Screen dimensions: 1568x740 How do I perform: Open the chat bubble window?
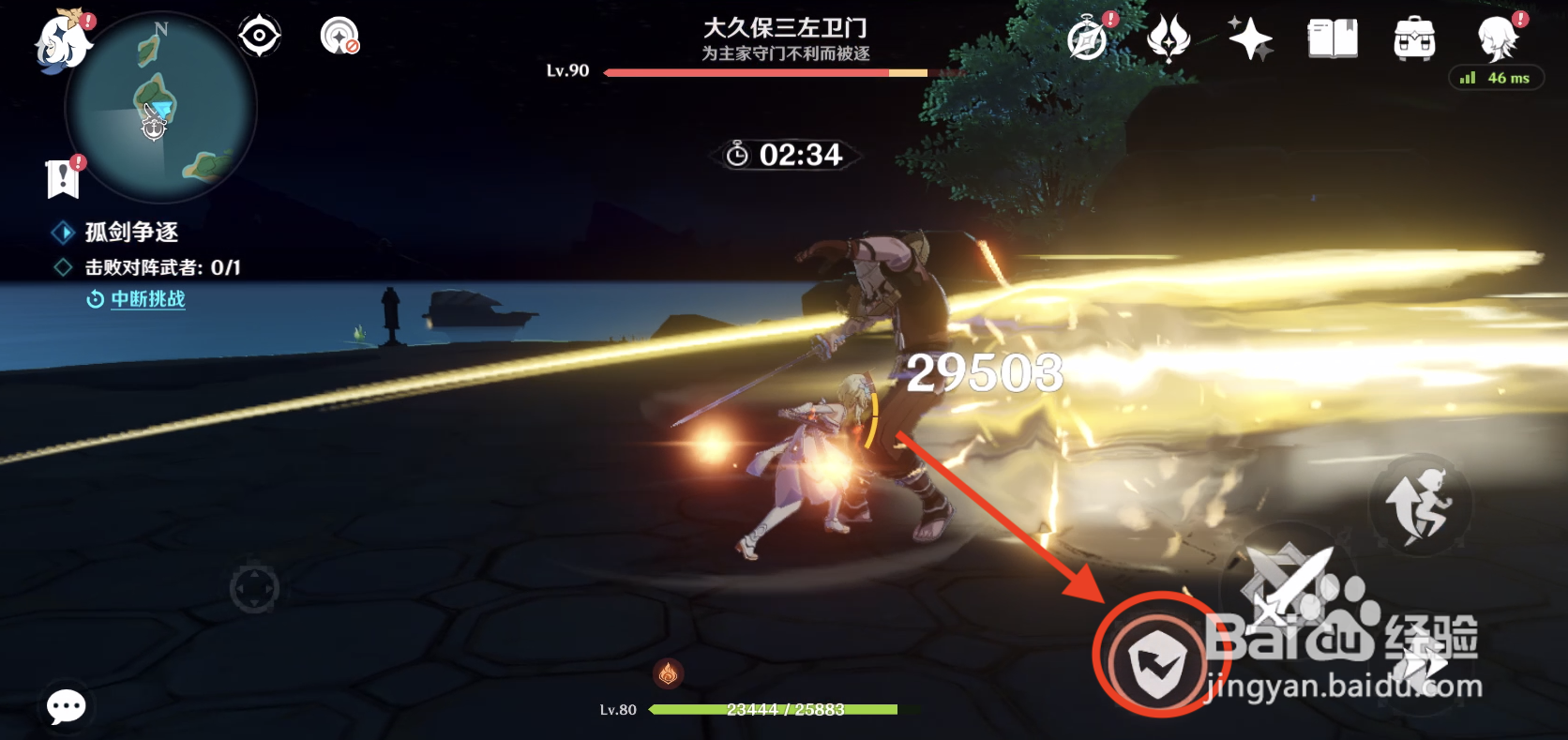pyautogui.click(x=64, y=706)
